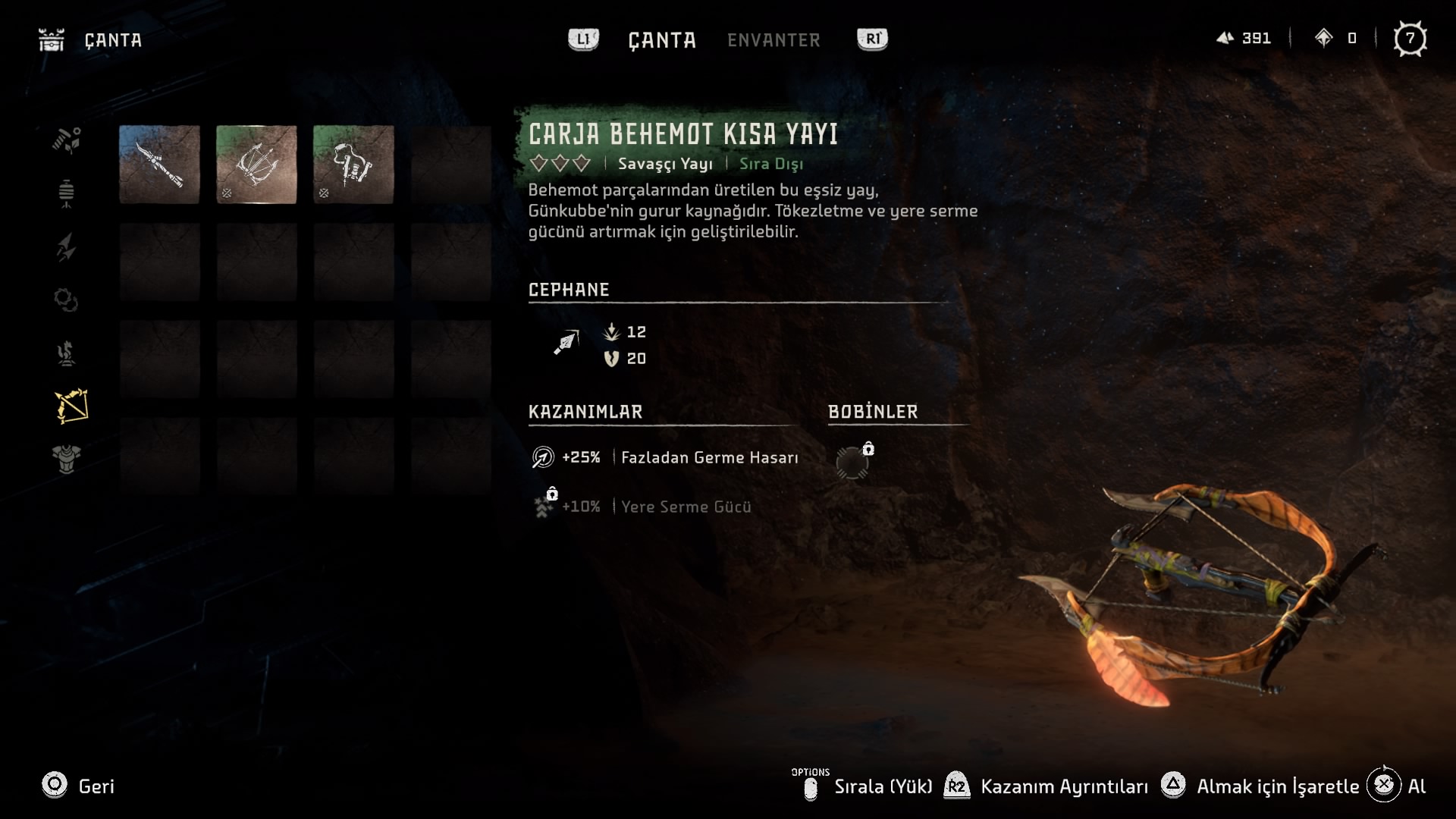1456x819 pixels.
Task: Show Kazanım Ayrıntıları perk details
Action: coord(1048,786)
